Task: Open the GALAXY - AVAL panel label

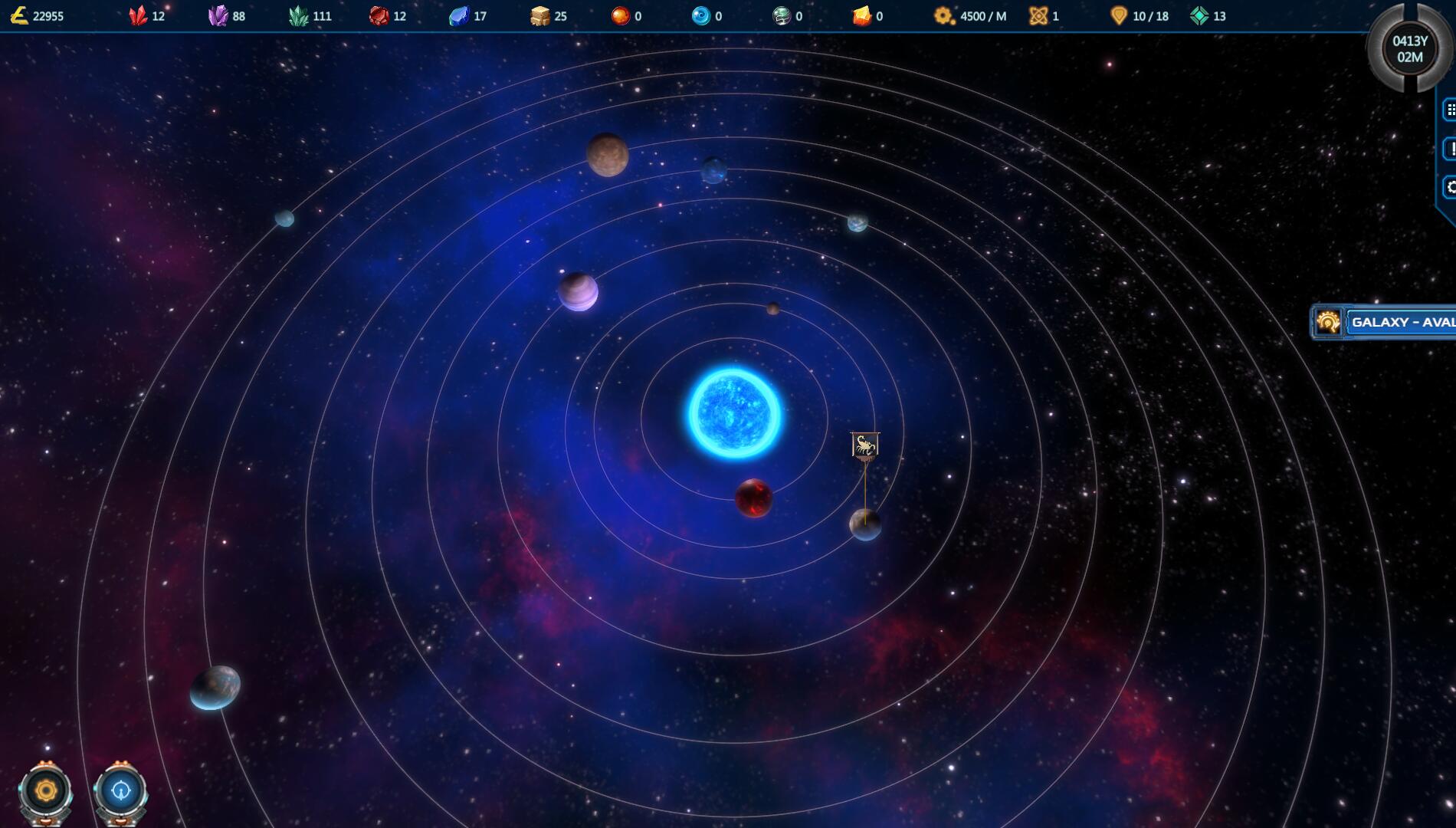Action: point(1402,323)
